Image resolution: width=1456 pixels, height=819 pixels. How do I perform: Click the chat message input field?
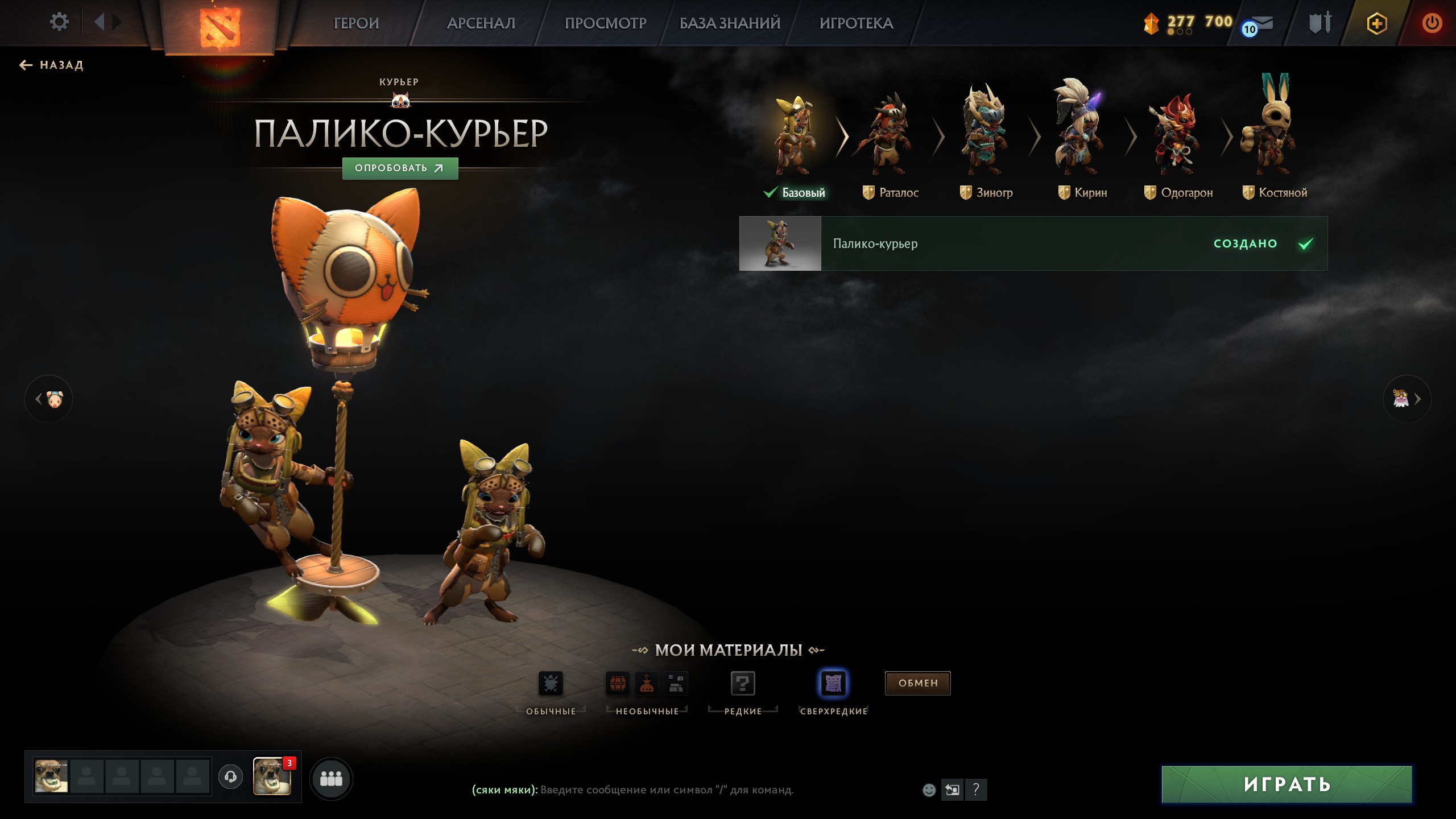(x=667, y=790)
